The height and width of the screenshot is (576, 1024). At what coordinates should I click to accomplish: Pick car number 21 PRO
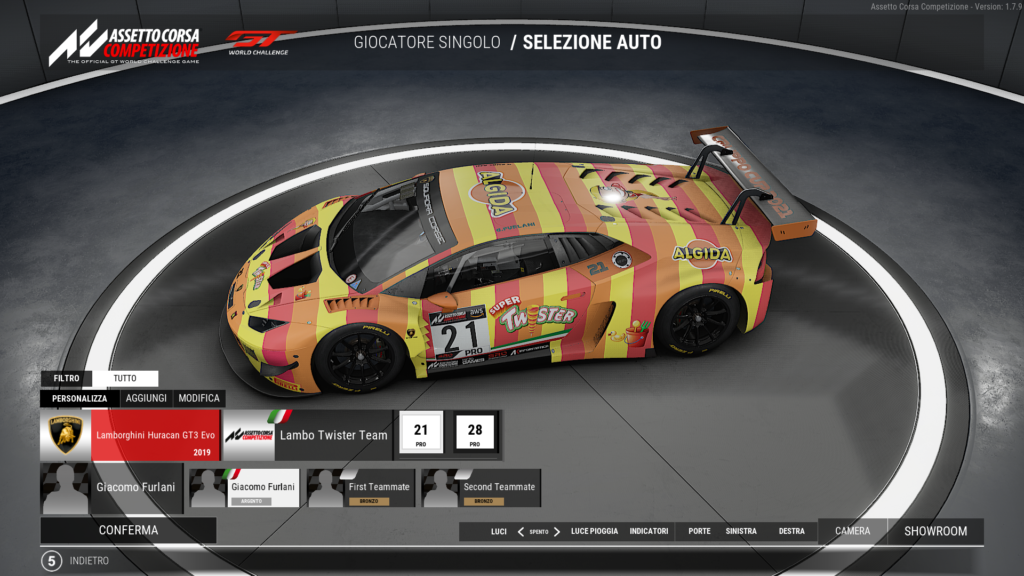(x=421, y=433)
